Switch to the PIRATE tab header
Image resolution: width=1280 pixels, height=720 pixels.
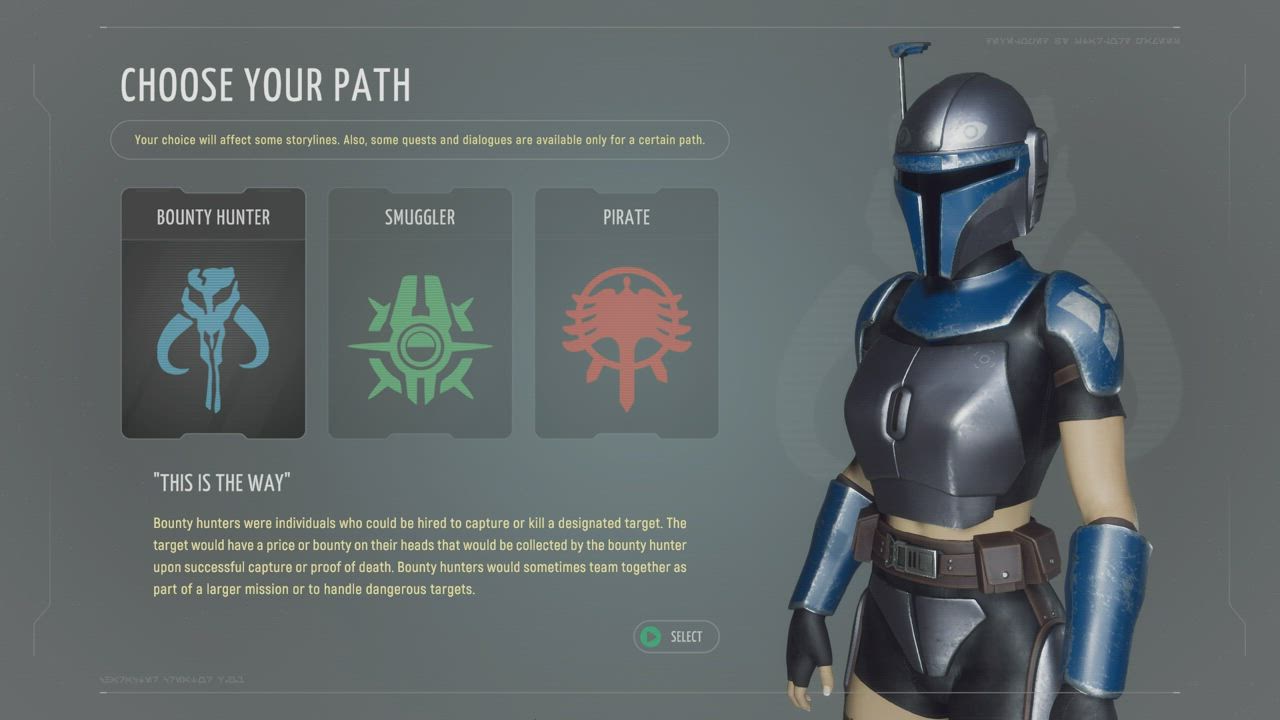pyautogui.click(x=626, y=216)
